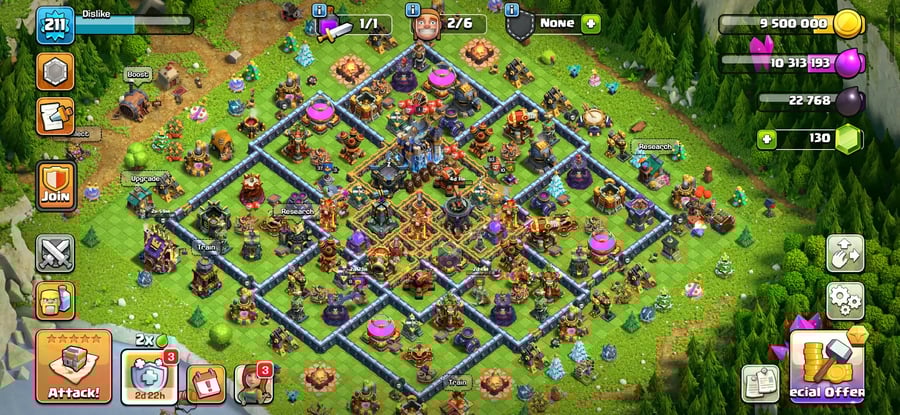The width and height of the screenshot is (900, 415).
Task: Open the clipboard notes icon
Action: coord(760,383)
